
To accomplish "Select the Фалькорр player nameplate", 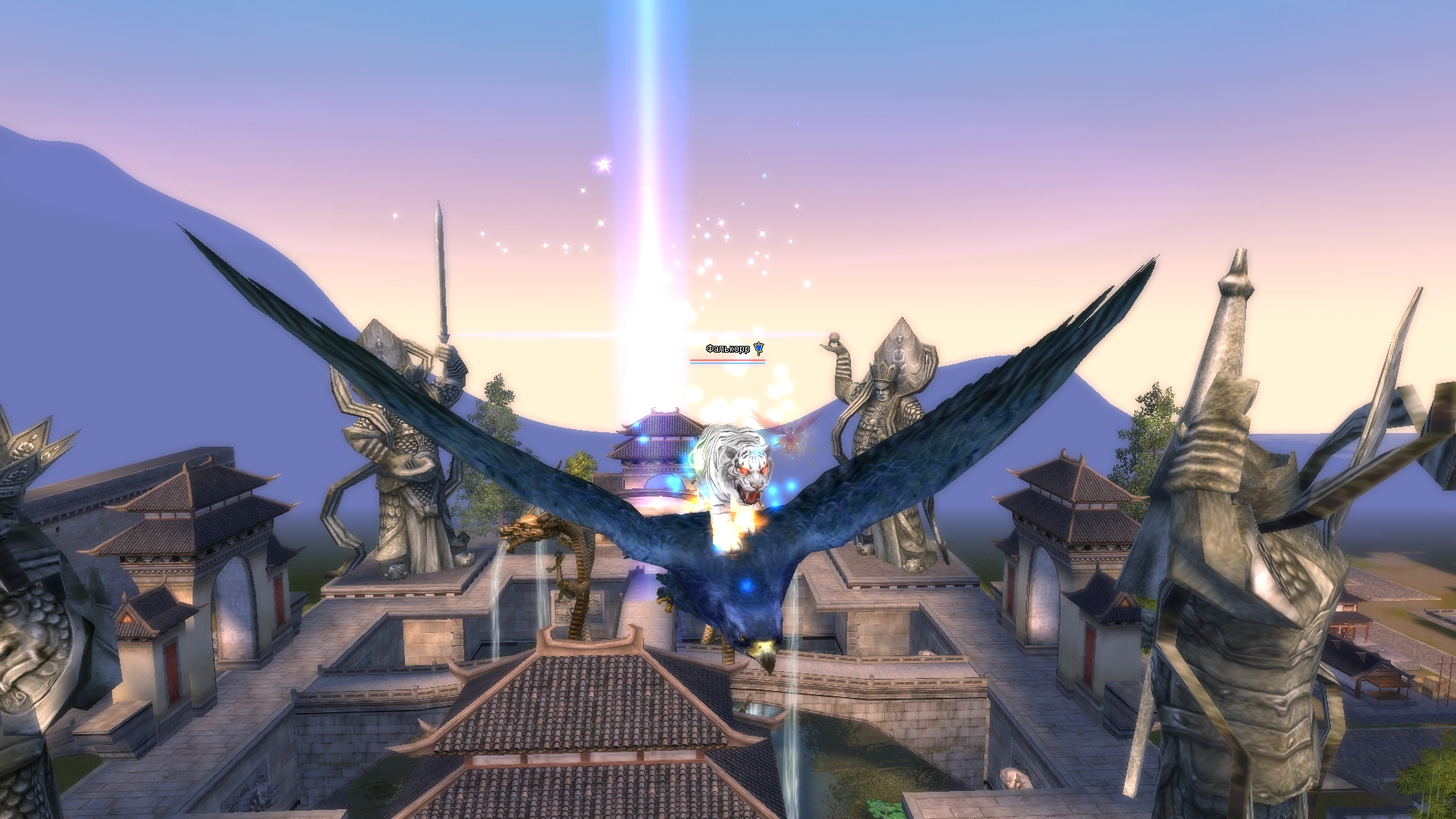I will tap(728, 349).
